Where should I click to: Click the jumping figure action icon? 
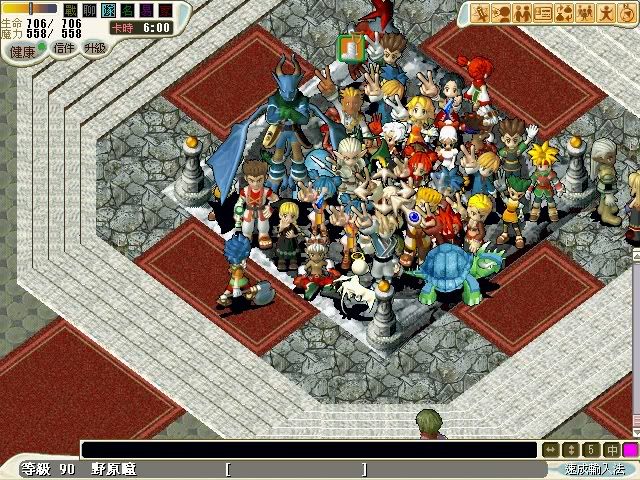tap(606, 13)
